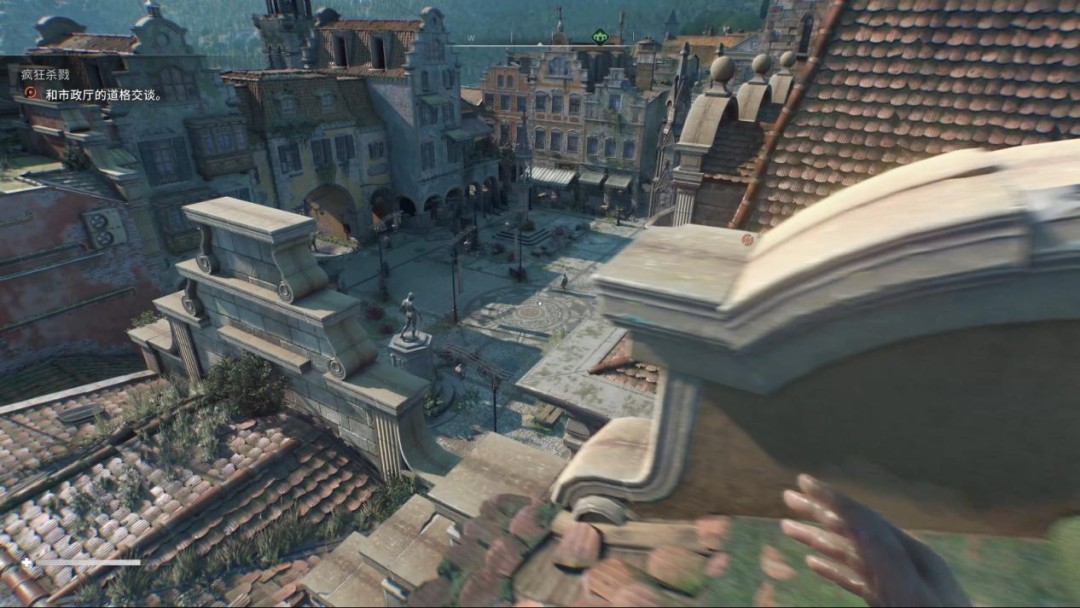Click the objective 和市政厅的道格交谈
Image resolution: width=1080 pixels, height=608 pixels.
coord(104,95)
